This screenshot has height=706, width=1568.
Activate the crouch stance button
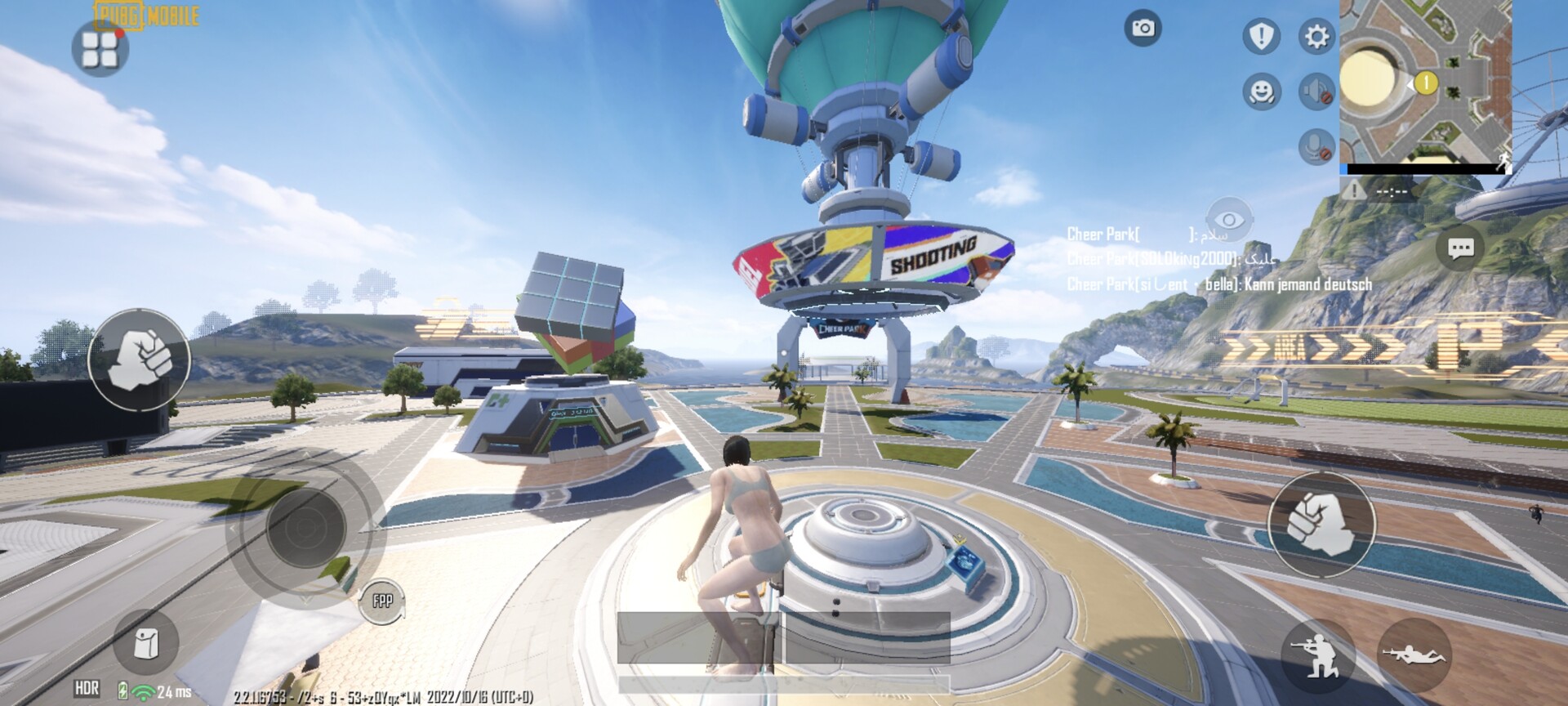point(1317,654)
